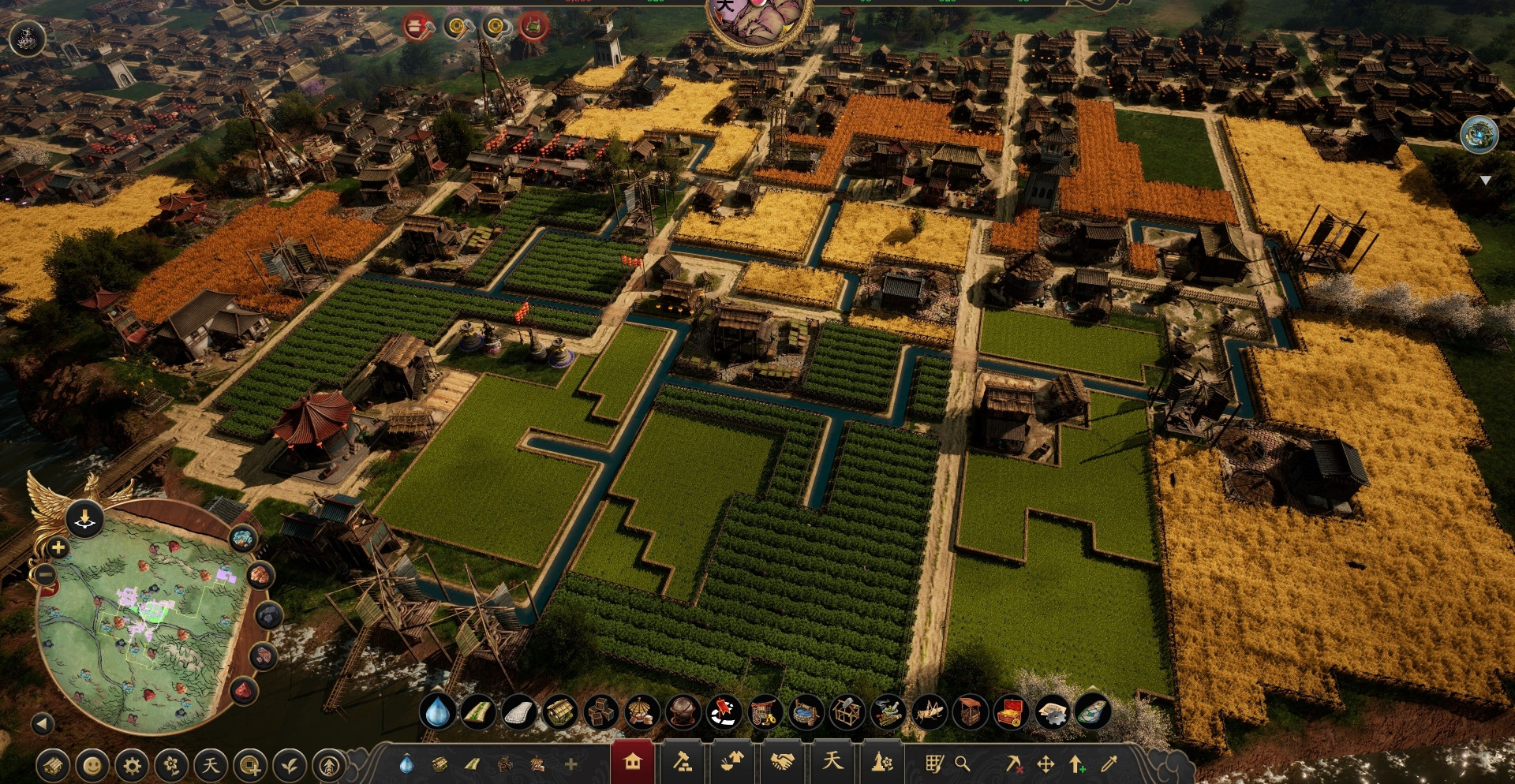Activate the move arrows tool

tap(1046, 763)
